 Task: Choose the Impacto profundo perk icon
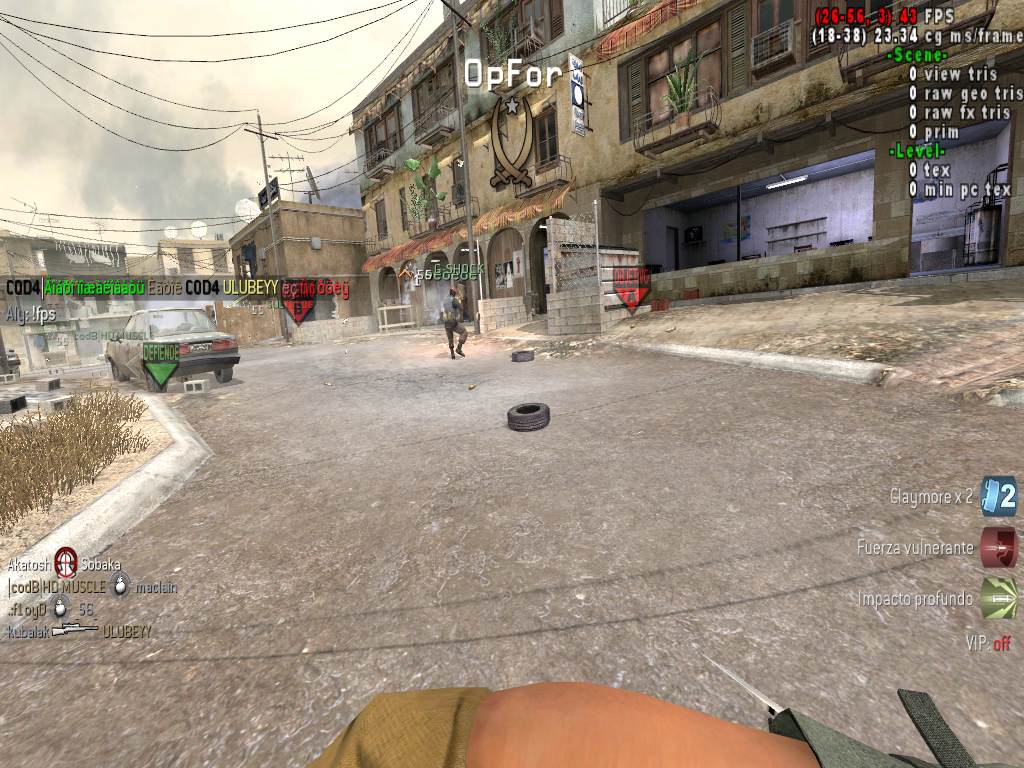click(999, 598)
